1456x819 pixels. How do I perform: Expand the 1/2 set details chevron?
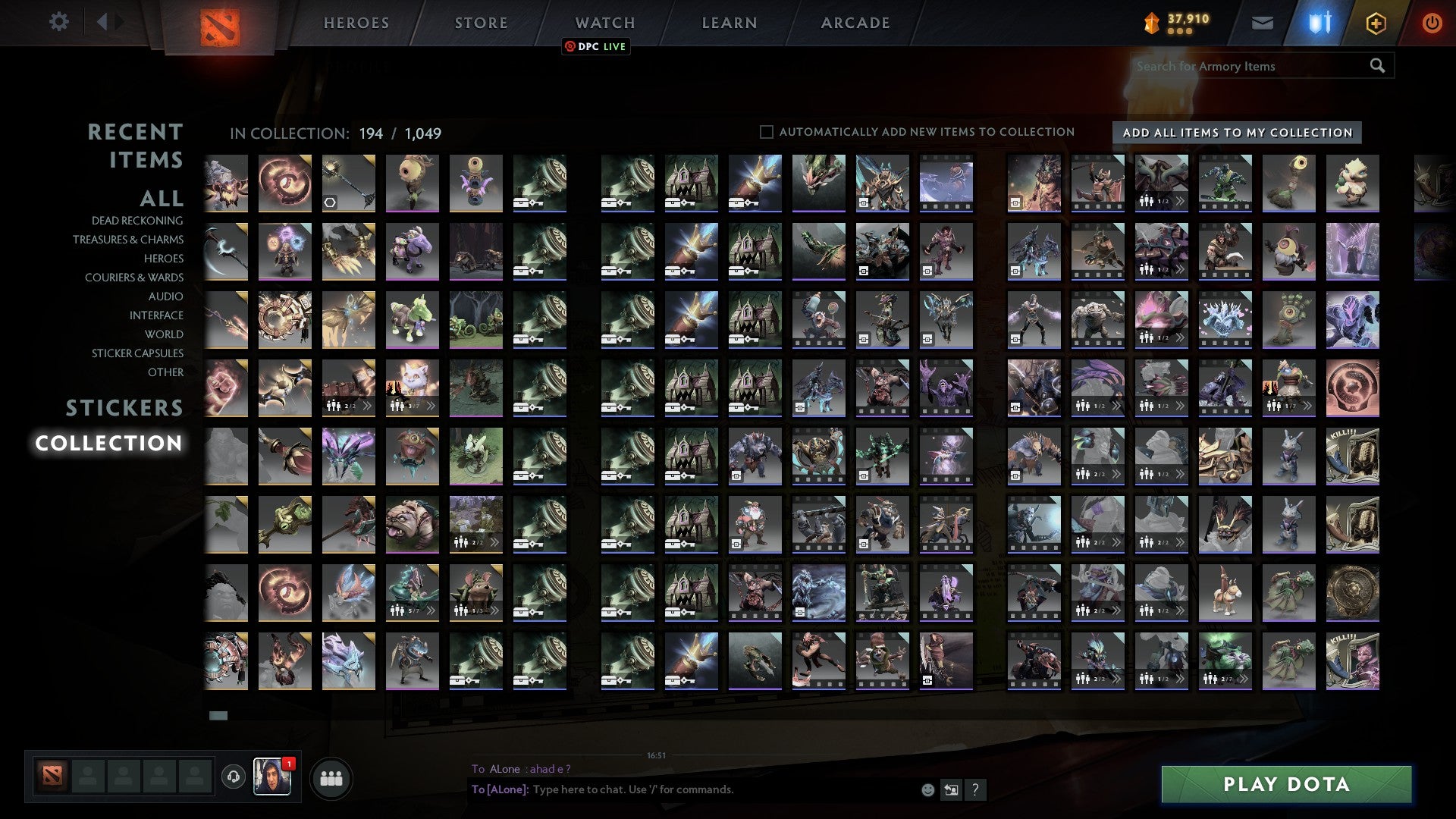[x=1181, y=202]
